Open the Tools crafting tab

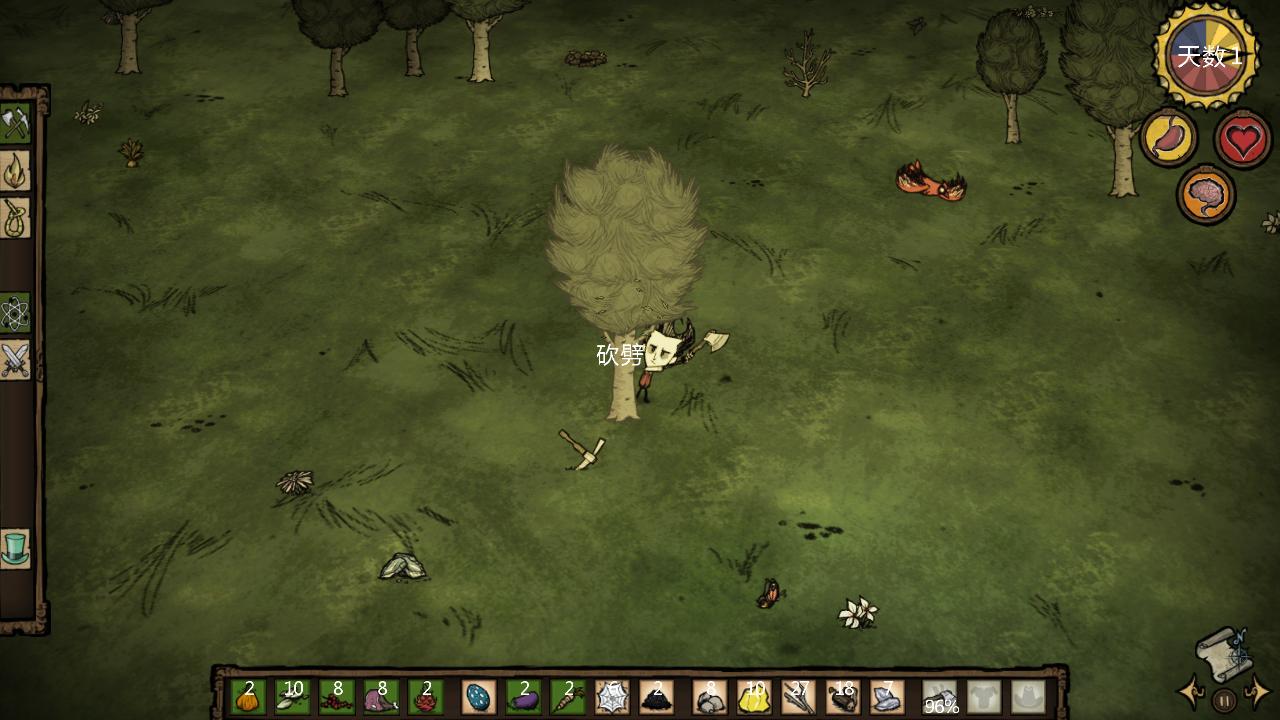click(15, 124)
